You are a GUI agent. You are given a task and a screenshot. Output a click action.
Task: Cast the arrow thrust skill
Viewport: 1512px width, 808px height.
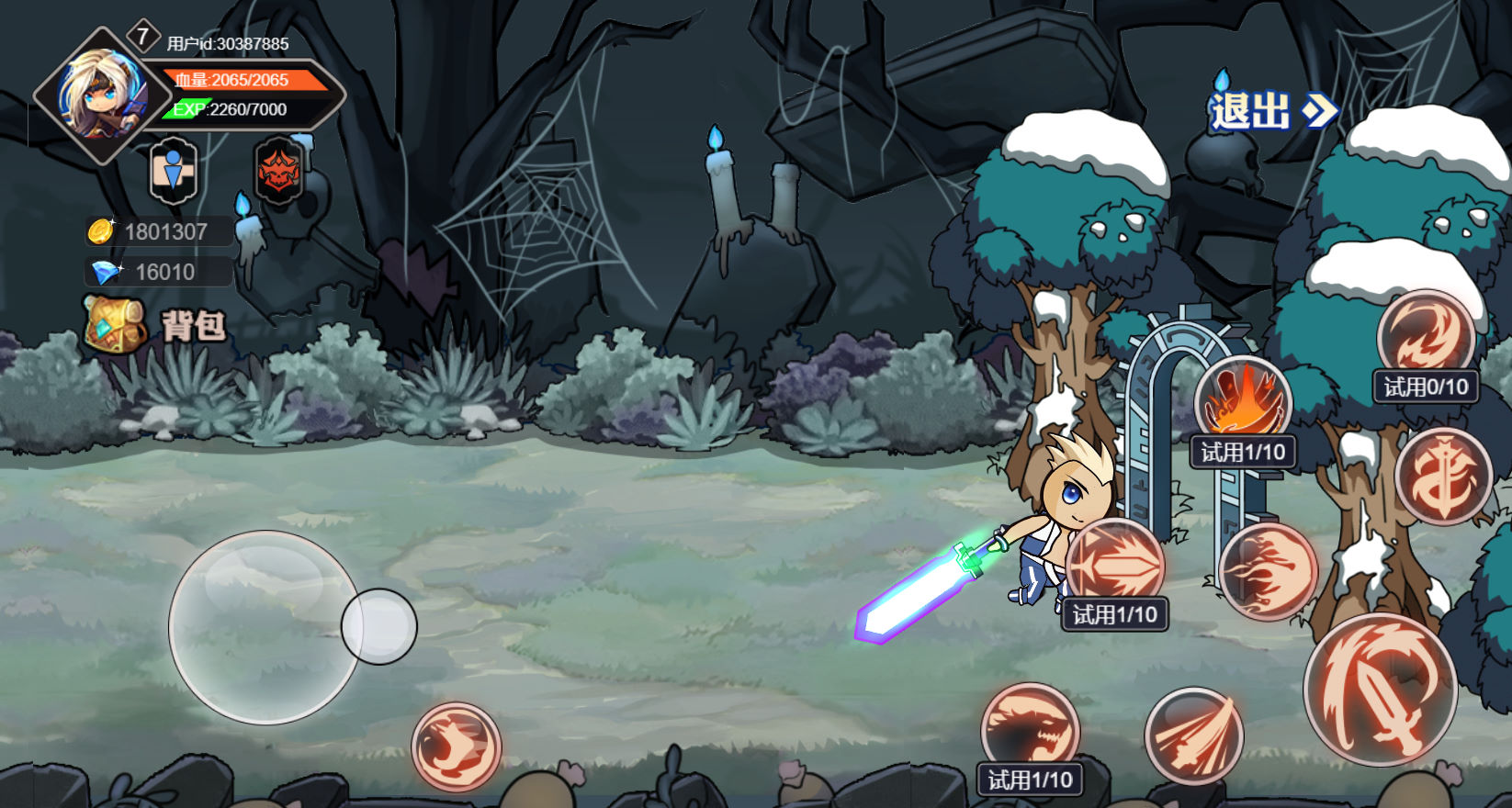pos(1115,565)
